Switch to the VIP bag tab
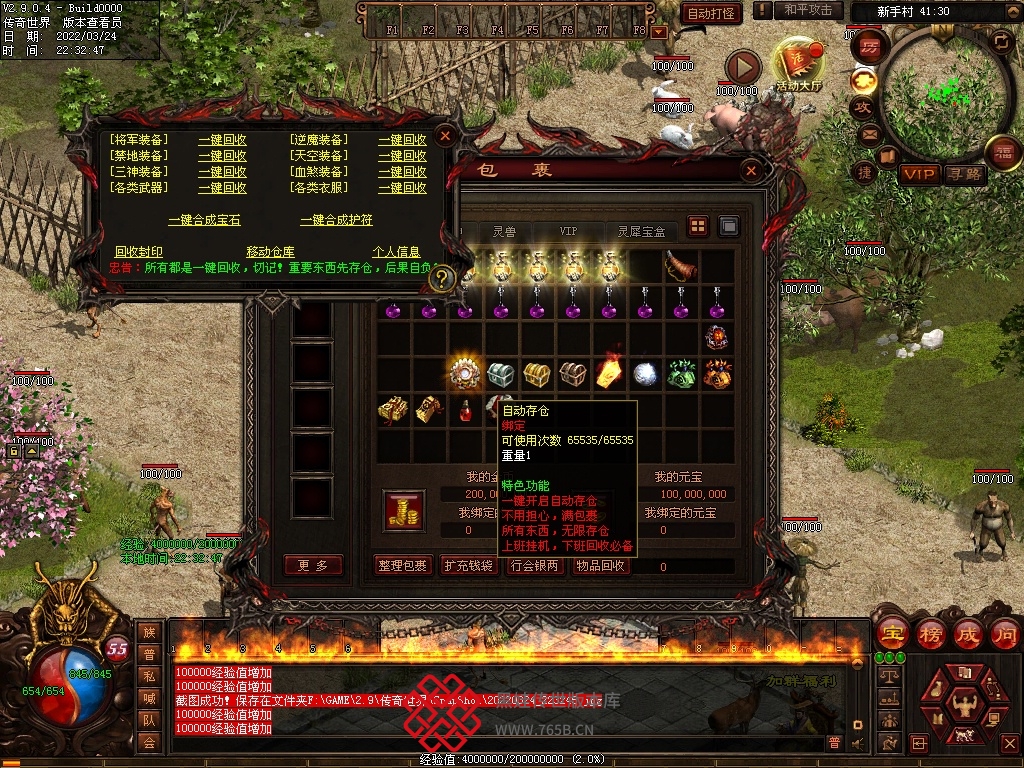The width and height of the screenshot is (1024, 768). [568, 231]
